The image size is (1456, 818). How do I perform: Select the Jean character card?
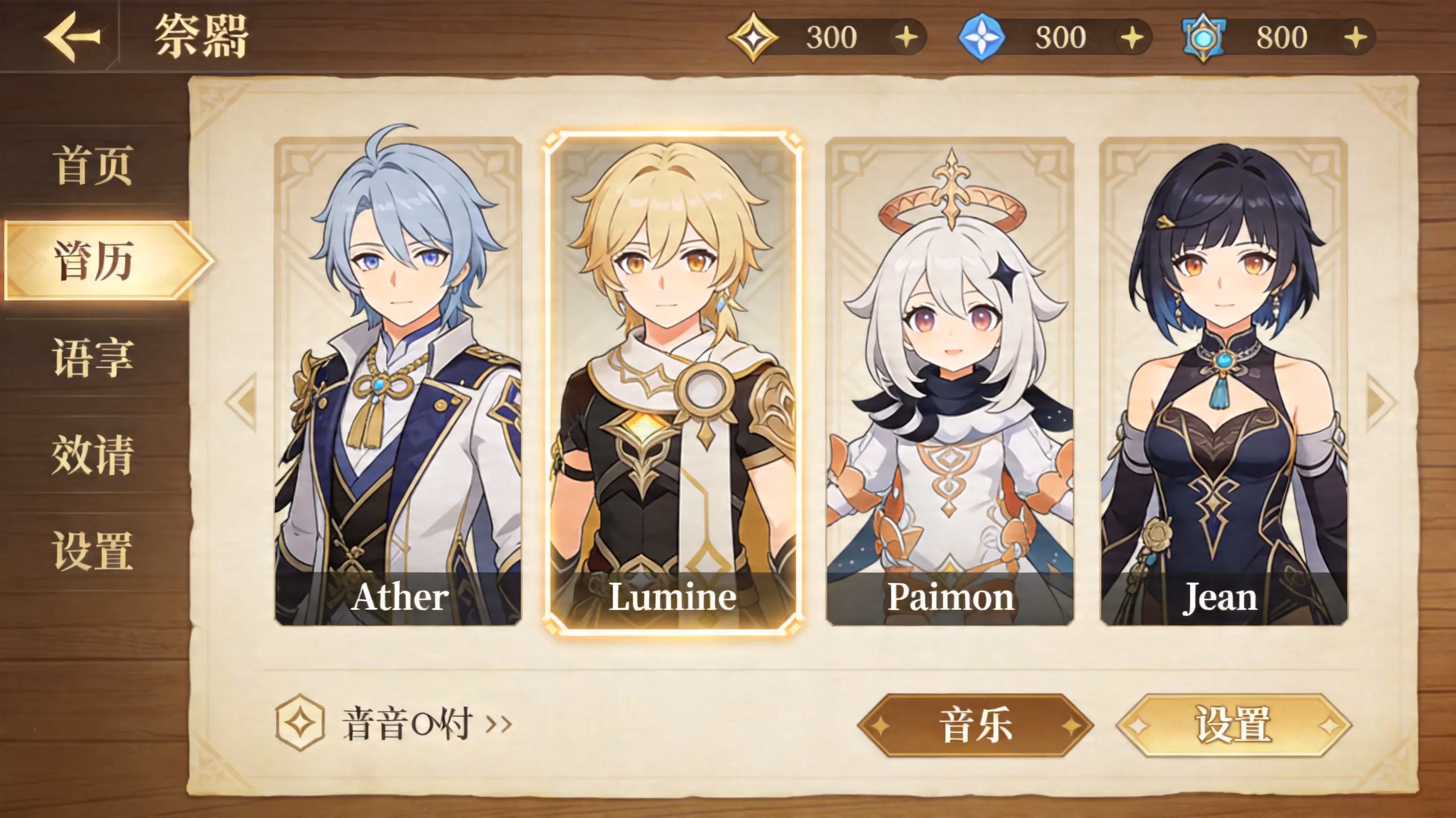(1224, 381)
